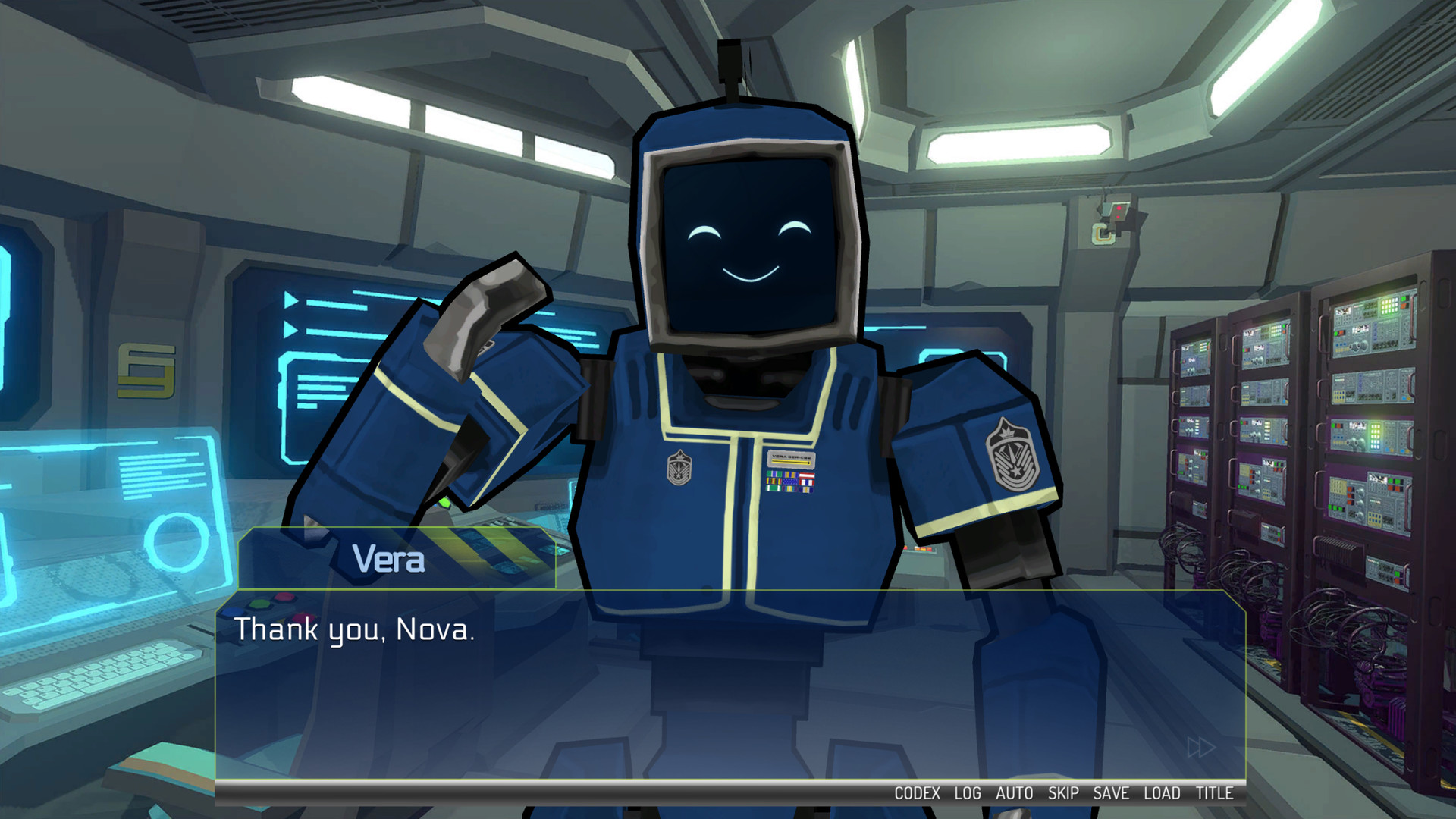The width and height of the screenshot is (1456, 819).
Task: Open the LOAD screen
Action: pyautogui.click(x=1163, y=793)
